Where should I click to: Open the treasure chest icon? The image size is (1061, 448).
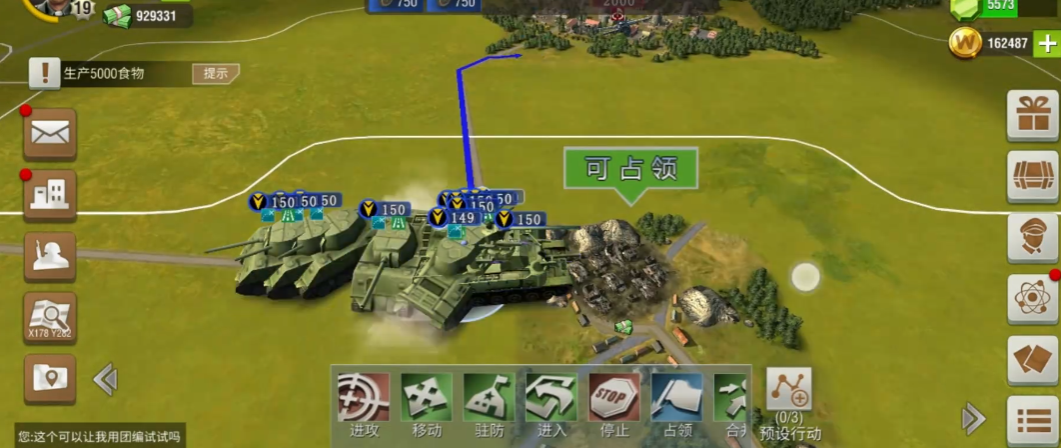click(x=1033, y=176)
